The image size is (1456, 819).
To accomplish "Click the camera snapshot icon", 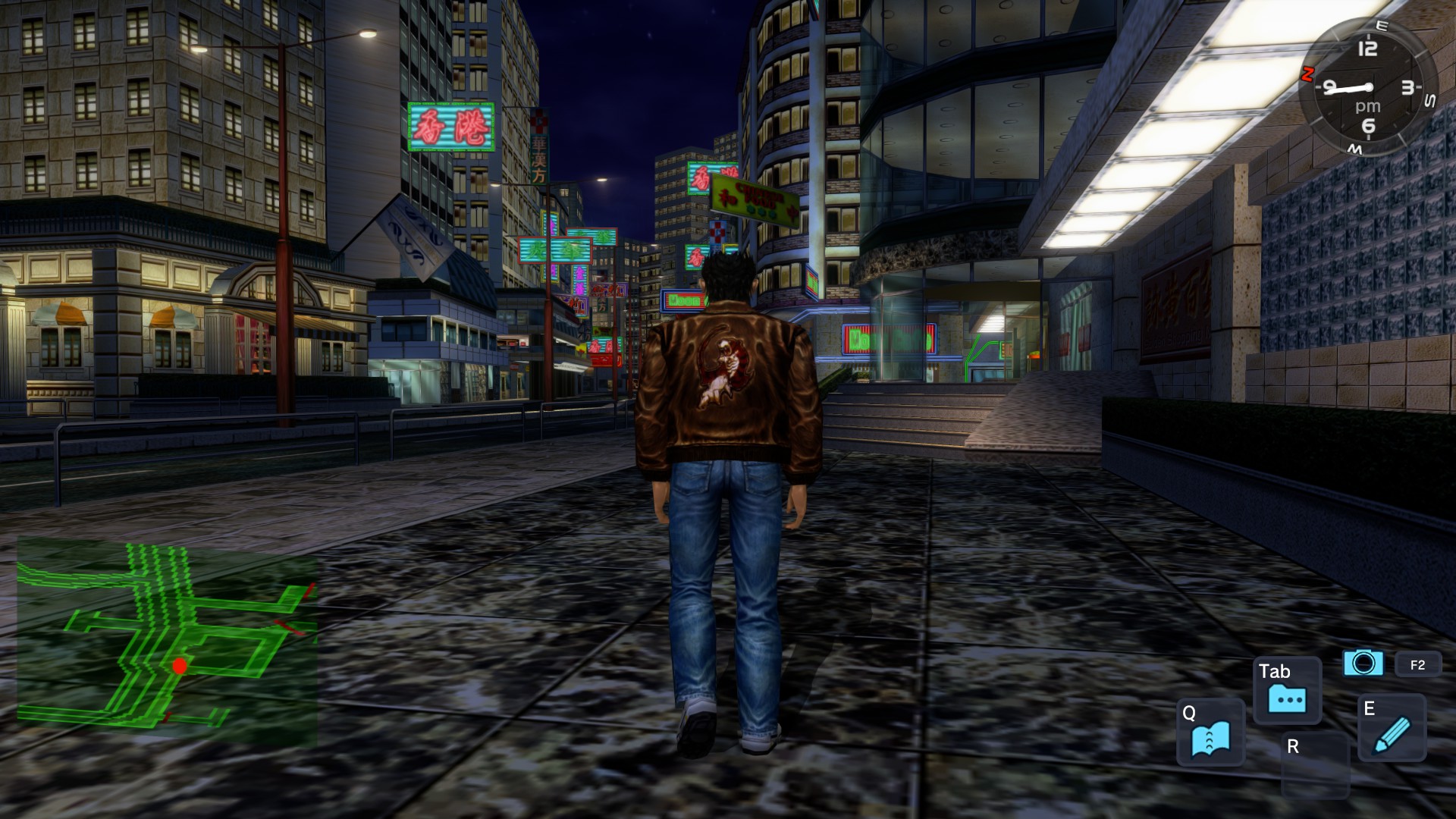I will point(1363,663).
